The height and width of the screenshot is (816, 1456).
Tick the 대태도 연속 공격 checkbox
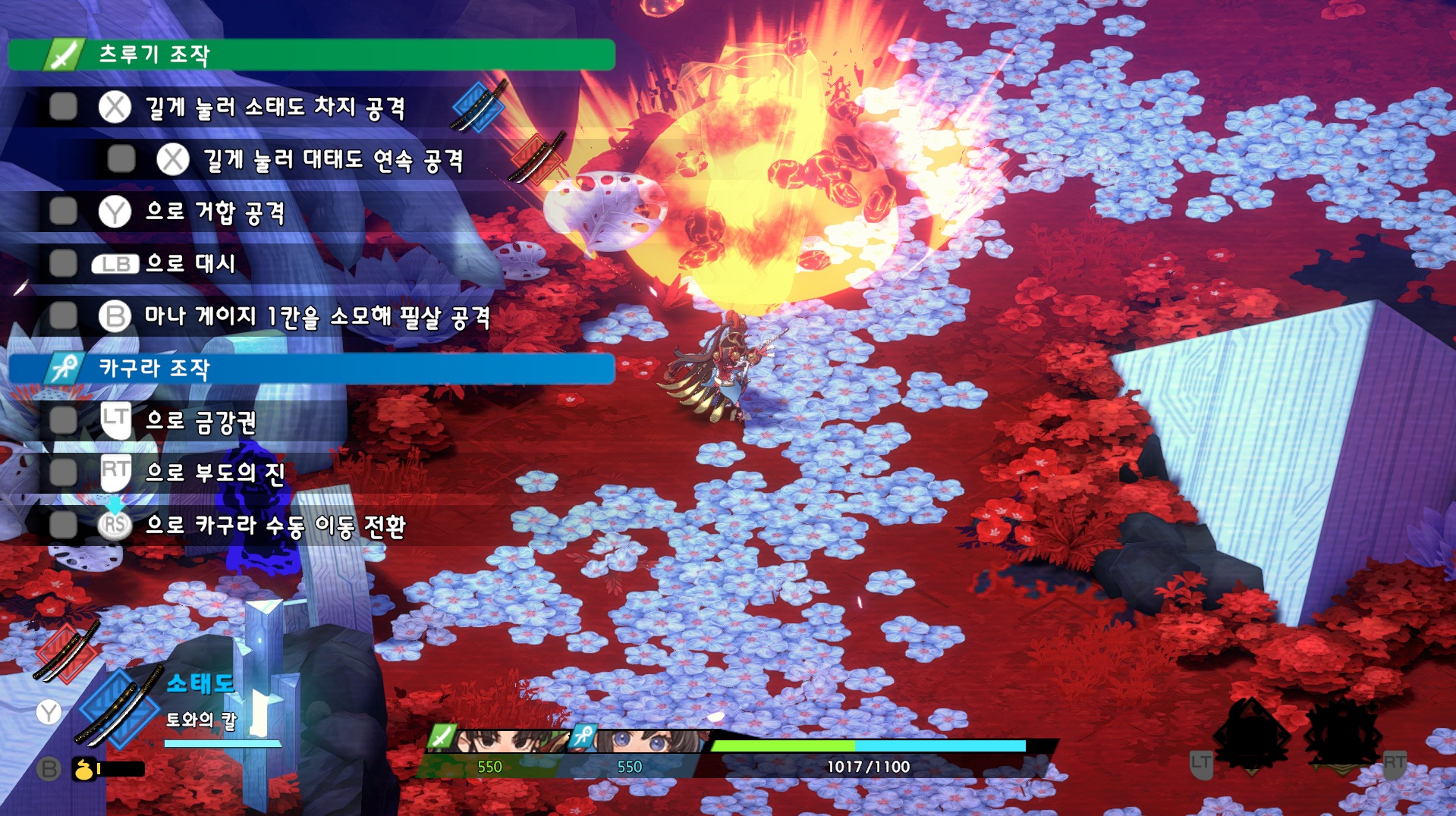[x=121, y=159]
